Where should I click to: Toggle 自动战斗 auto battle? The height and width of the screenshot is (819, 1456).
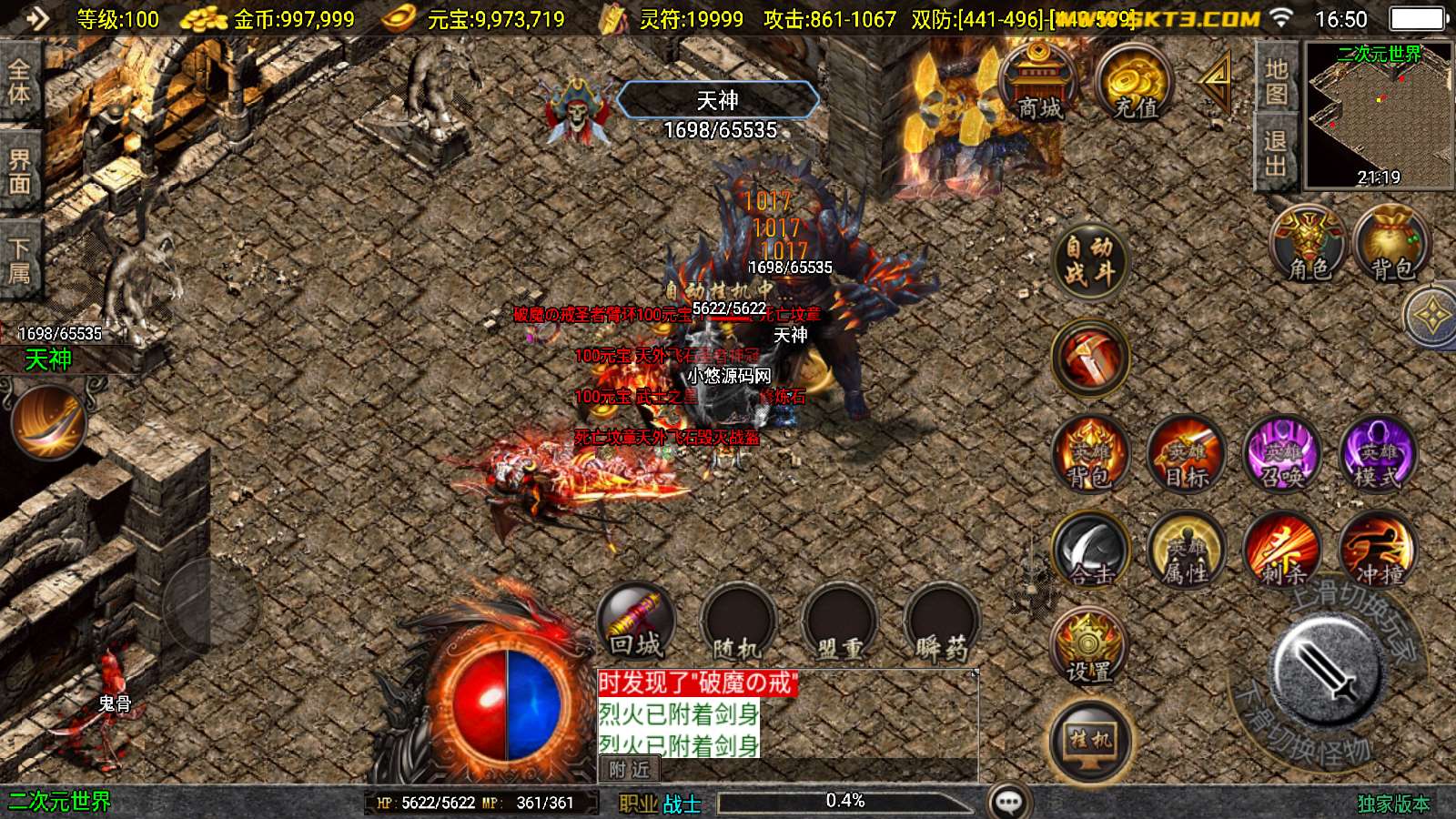coord(1089,259)
